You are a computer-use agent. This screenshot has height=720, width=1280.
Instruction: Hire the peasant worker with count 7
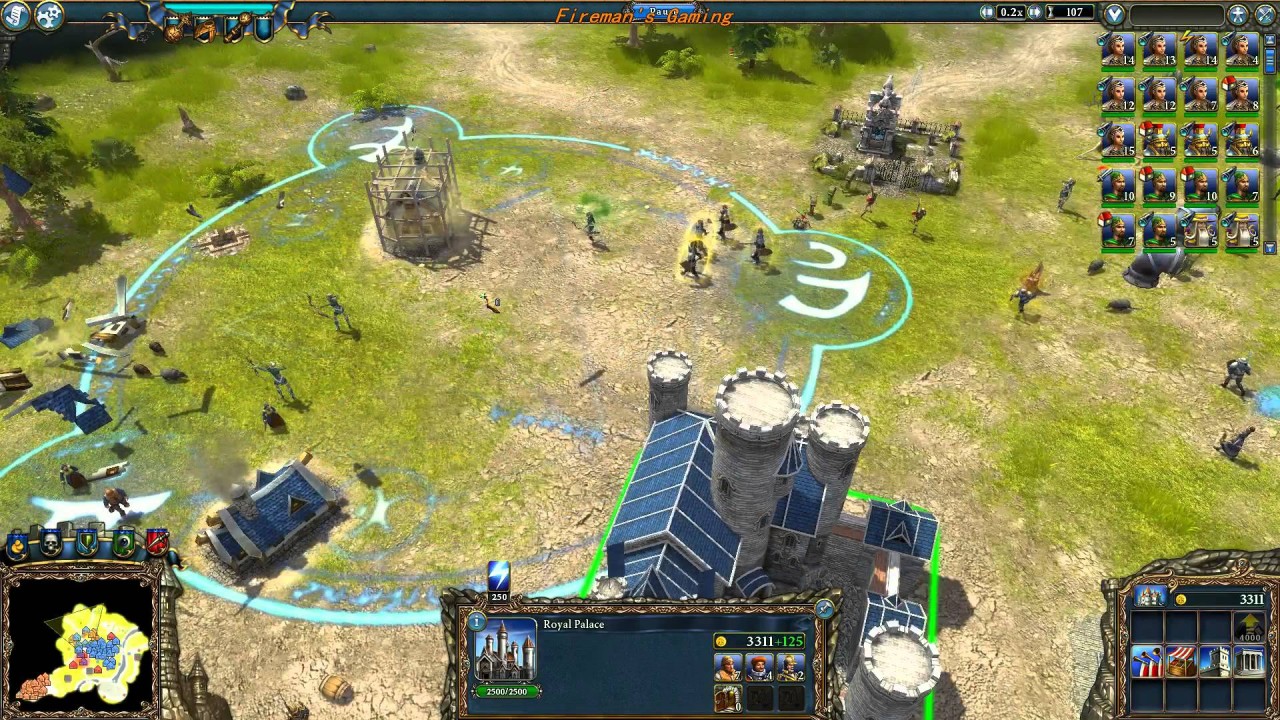tap(728, 667)
